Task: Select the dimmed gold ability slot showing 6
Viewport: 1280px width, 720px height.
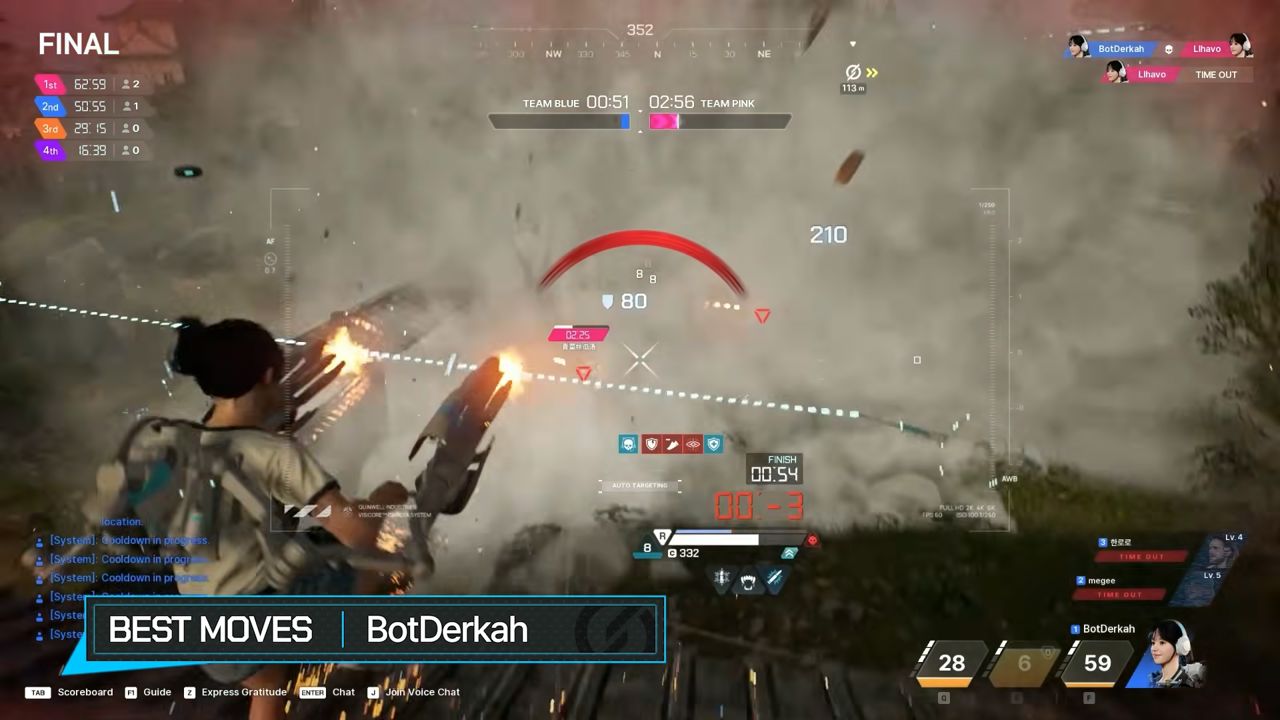Action: (x=1023, y=663)
